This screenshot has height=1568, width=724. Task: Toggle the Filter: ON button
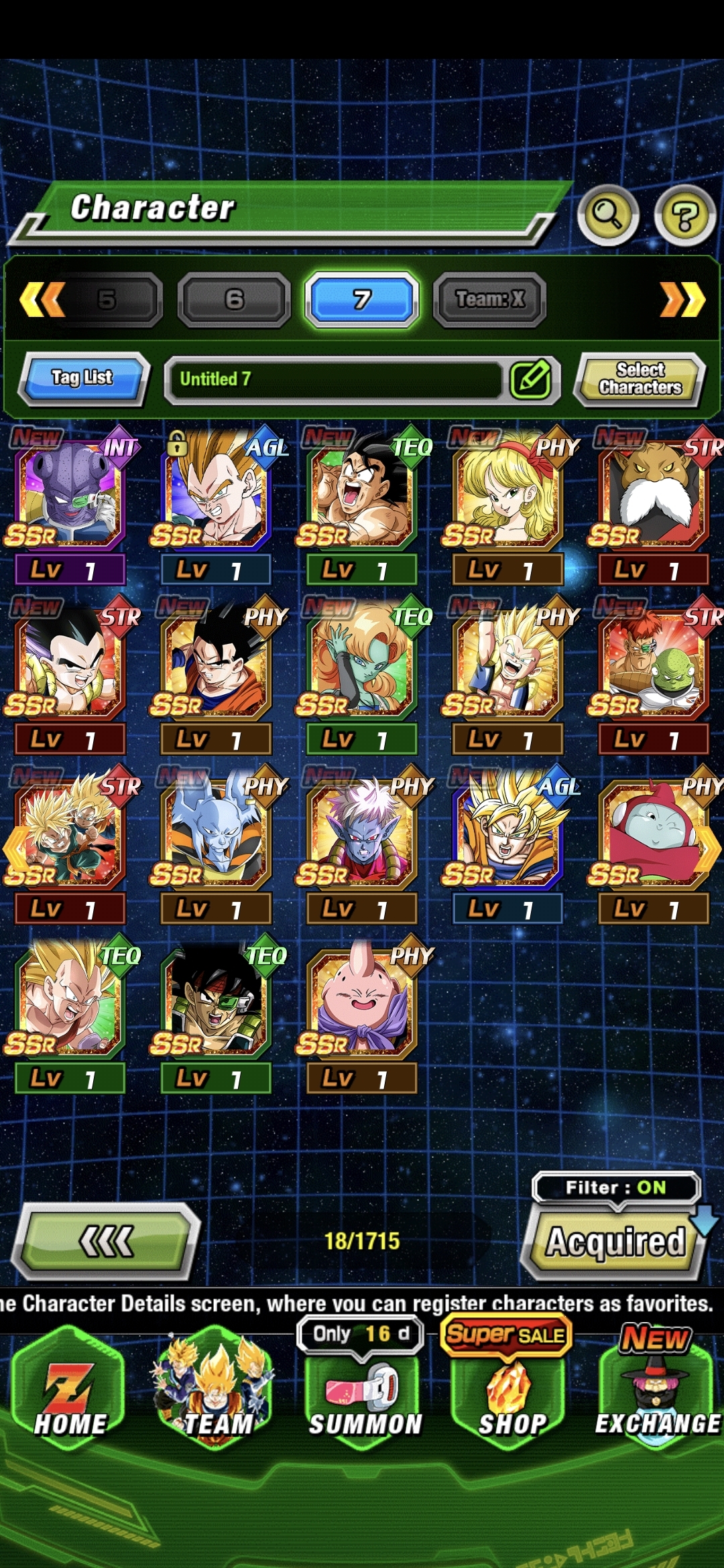pos(615,1188)
